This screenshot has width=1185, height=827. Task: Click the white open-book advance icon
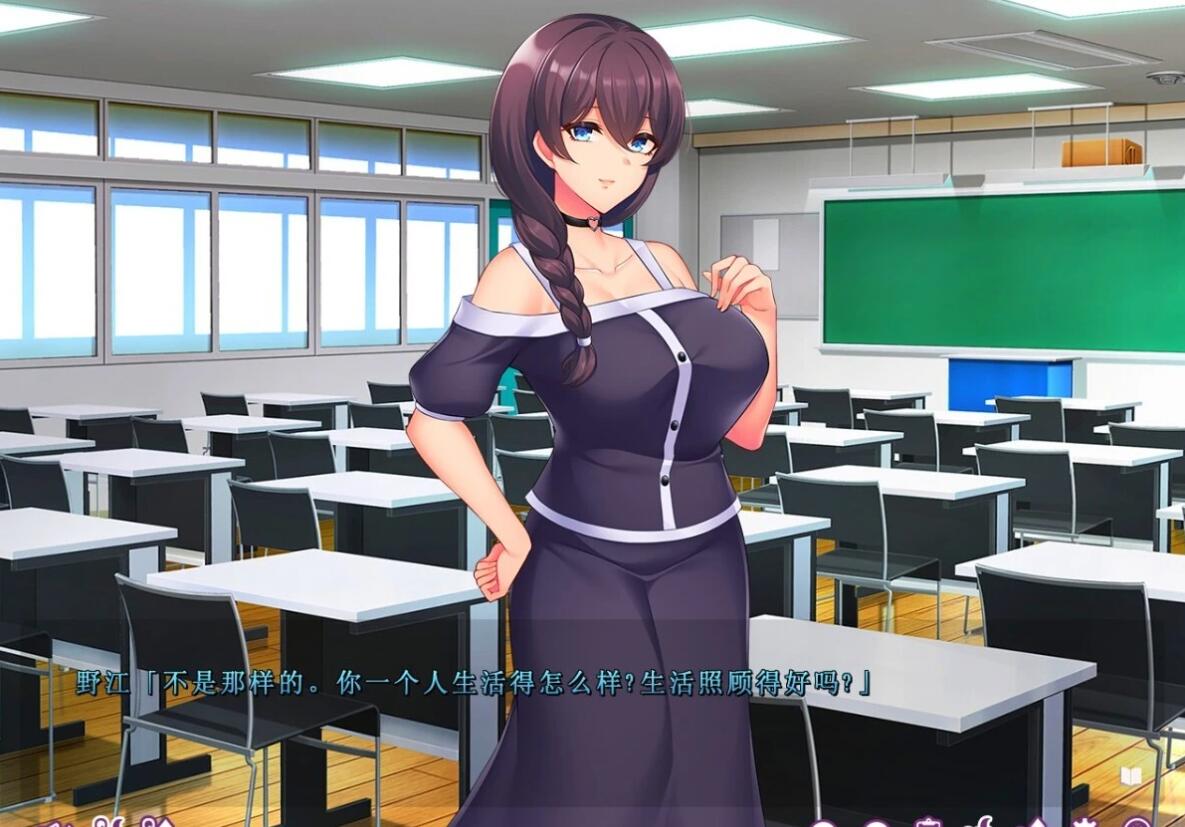(x=1132, y=775)
